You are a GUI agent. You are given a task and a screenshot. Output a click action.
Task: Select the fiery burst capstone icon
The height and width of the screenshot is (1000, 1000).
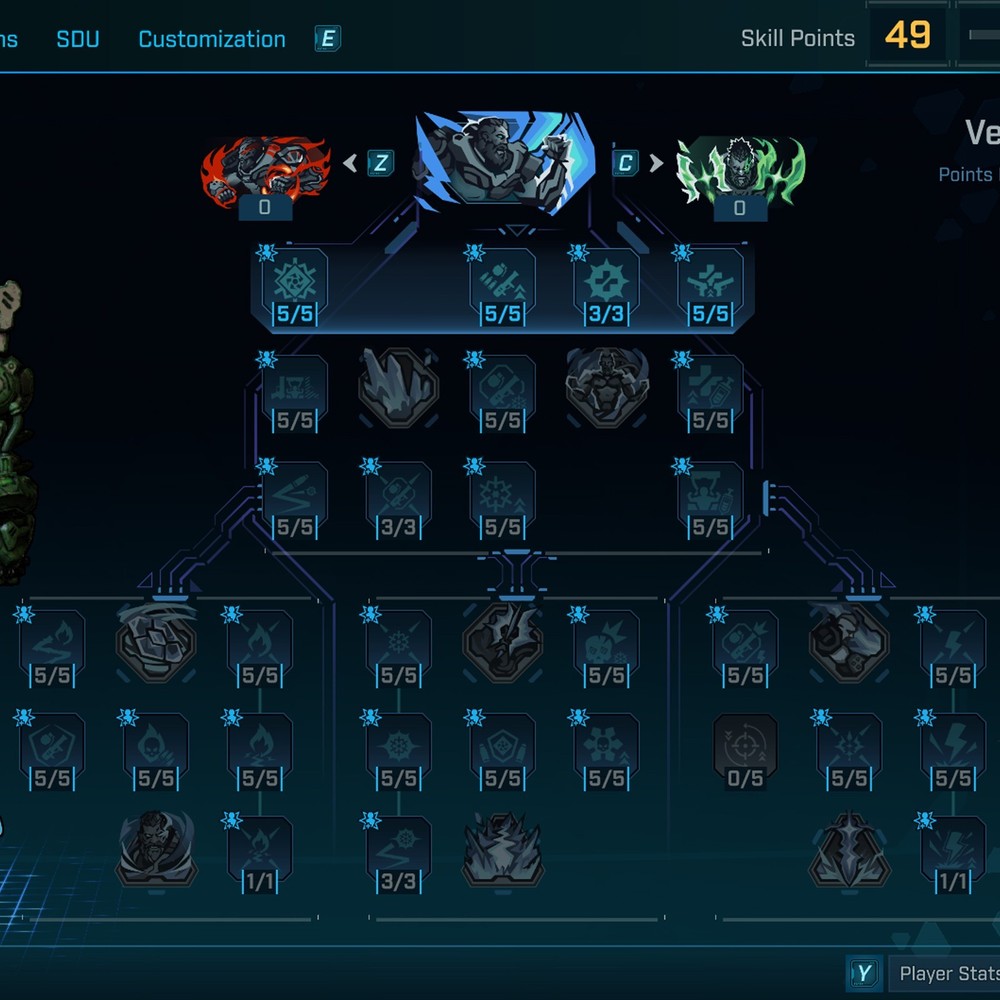pos(502,849)
